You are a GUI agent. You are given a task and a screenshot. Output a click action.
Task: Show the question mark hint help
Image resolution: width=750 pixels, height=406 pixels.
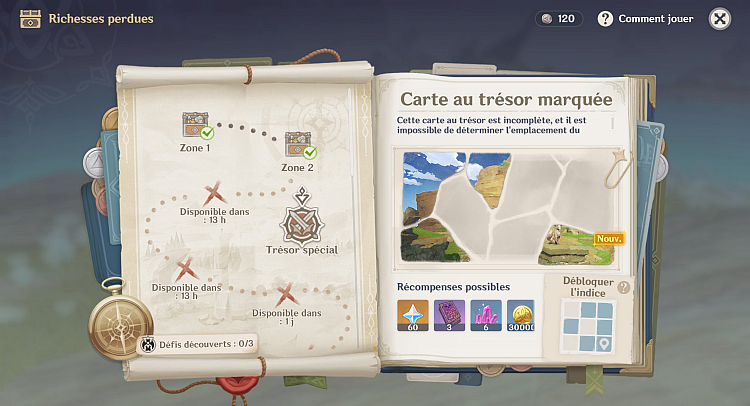(x=625, y=288)
